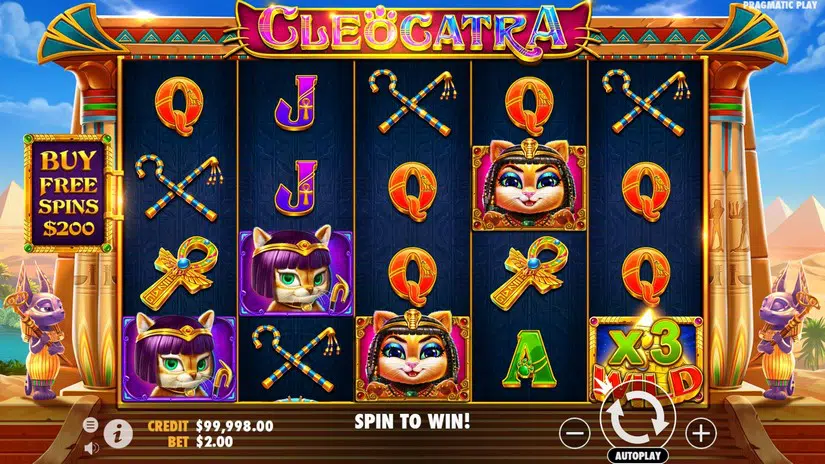Viewport: 825px width, 464px height.
Task: Buy free spins for $200
Action: click(x=69, y=191)
